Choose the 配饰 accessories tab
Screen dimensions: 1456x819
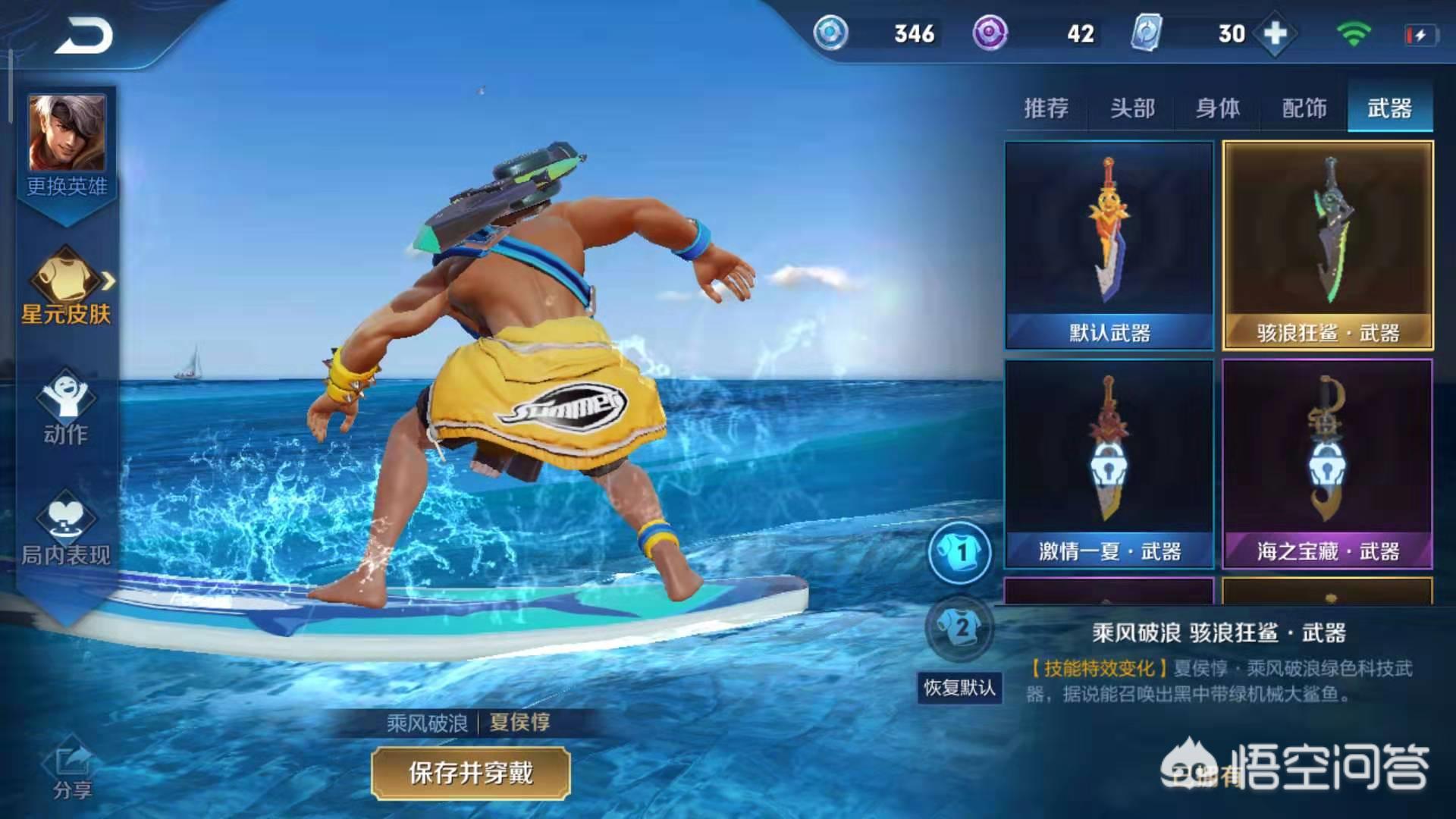coord(1304,108)
